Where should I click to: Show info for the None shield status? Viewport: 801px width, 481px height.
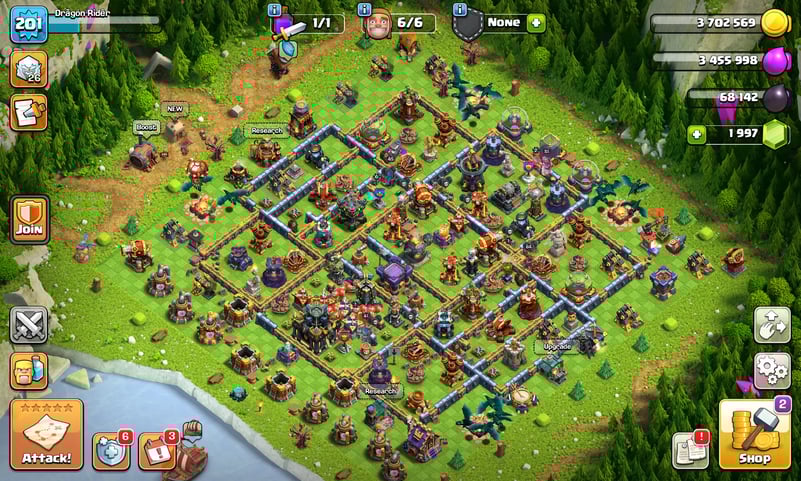[459, 10]
